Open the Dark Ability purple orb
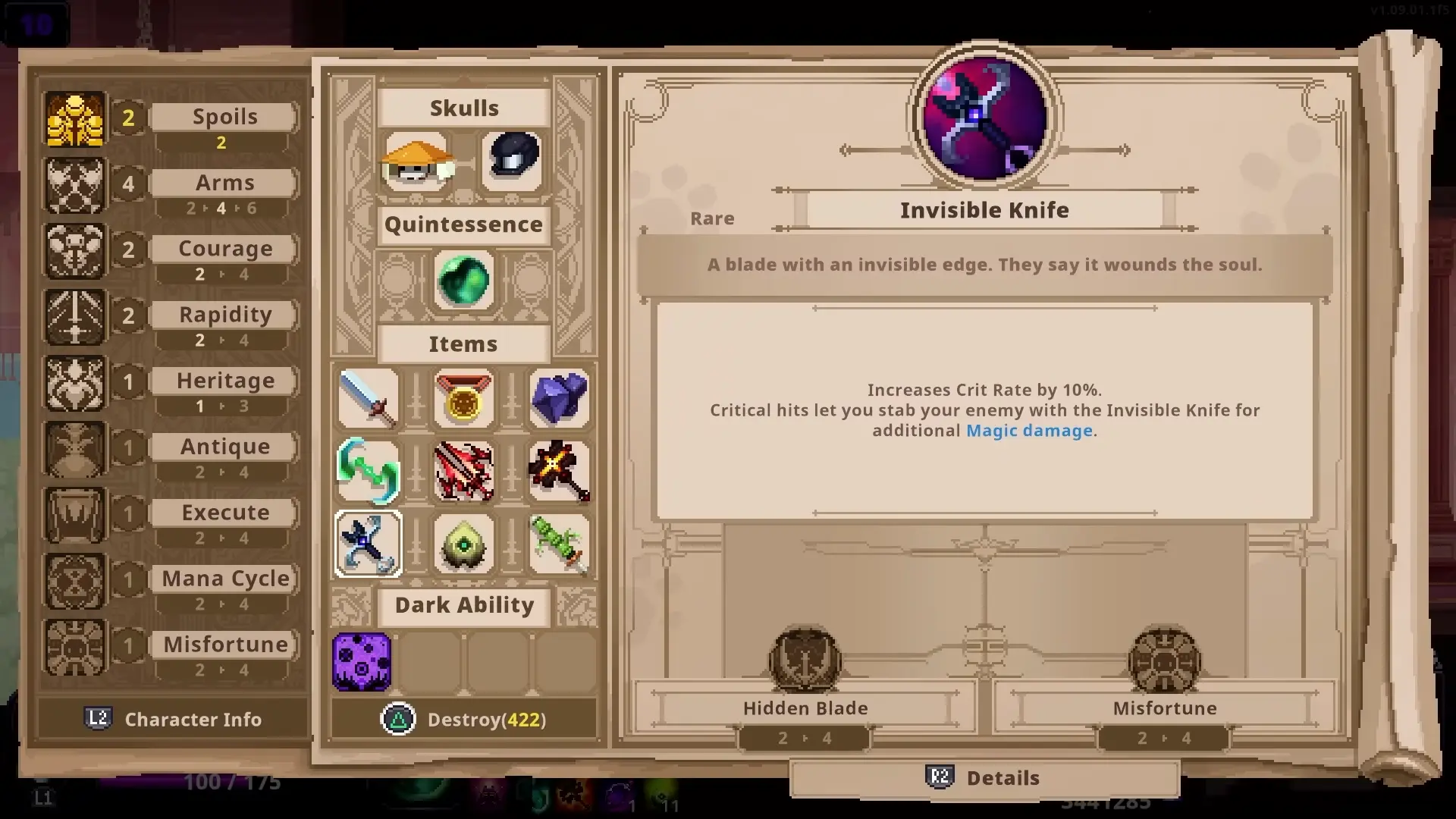This screenshot has width=1456, height=819. pyautogui.click(x=362, y=661)
